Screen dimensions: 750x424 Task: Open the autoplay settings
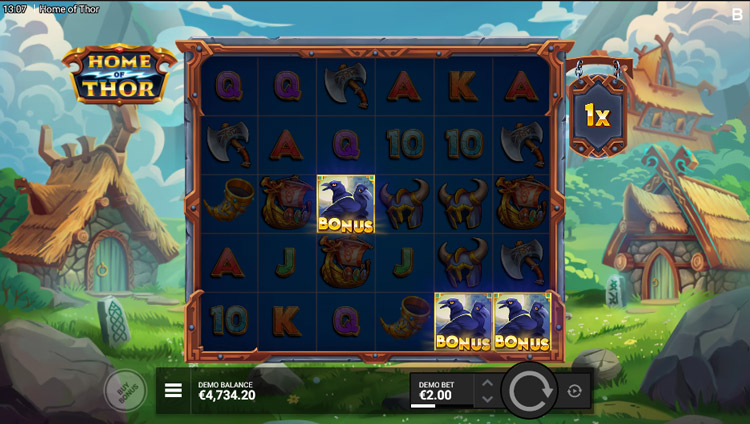574,390
